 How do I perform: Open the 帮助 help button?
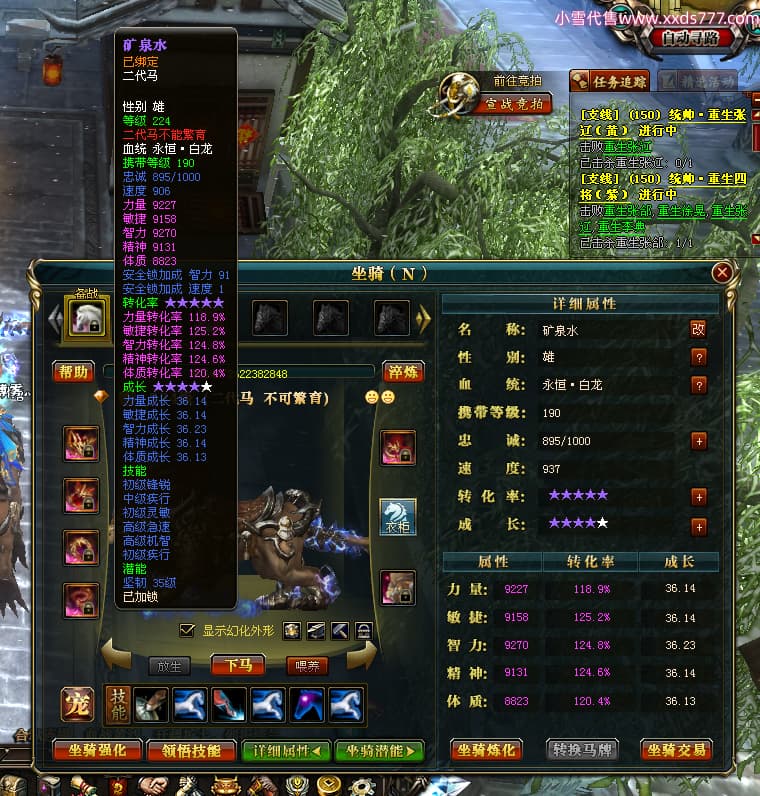73,372
